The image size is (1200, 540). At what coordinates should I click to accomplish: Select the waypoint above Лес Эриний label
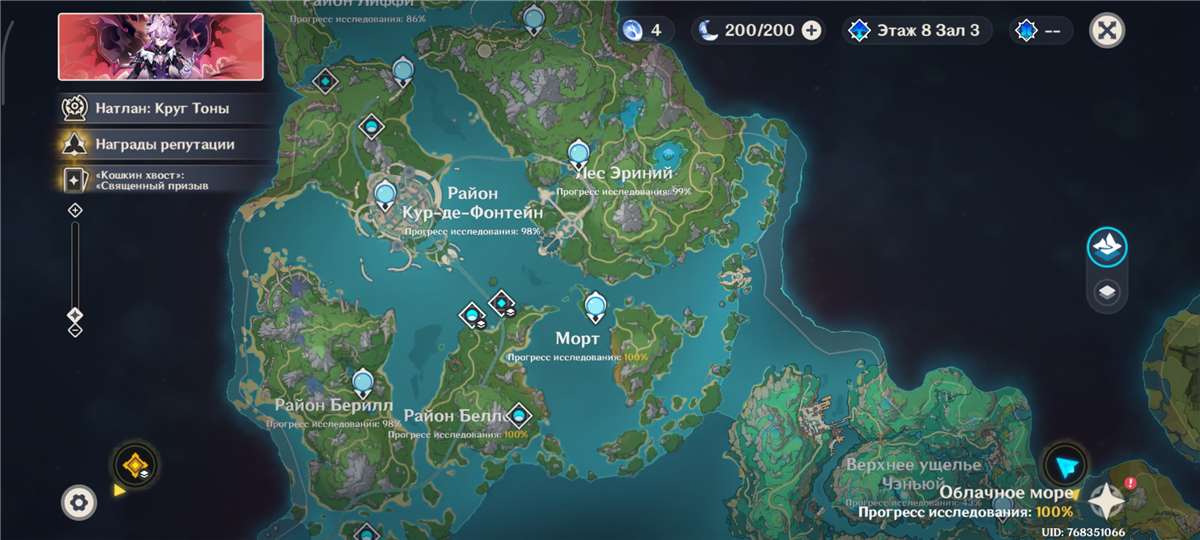coord(578,155)
